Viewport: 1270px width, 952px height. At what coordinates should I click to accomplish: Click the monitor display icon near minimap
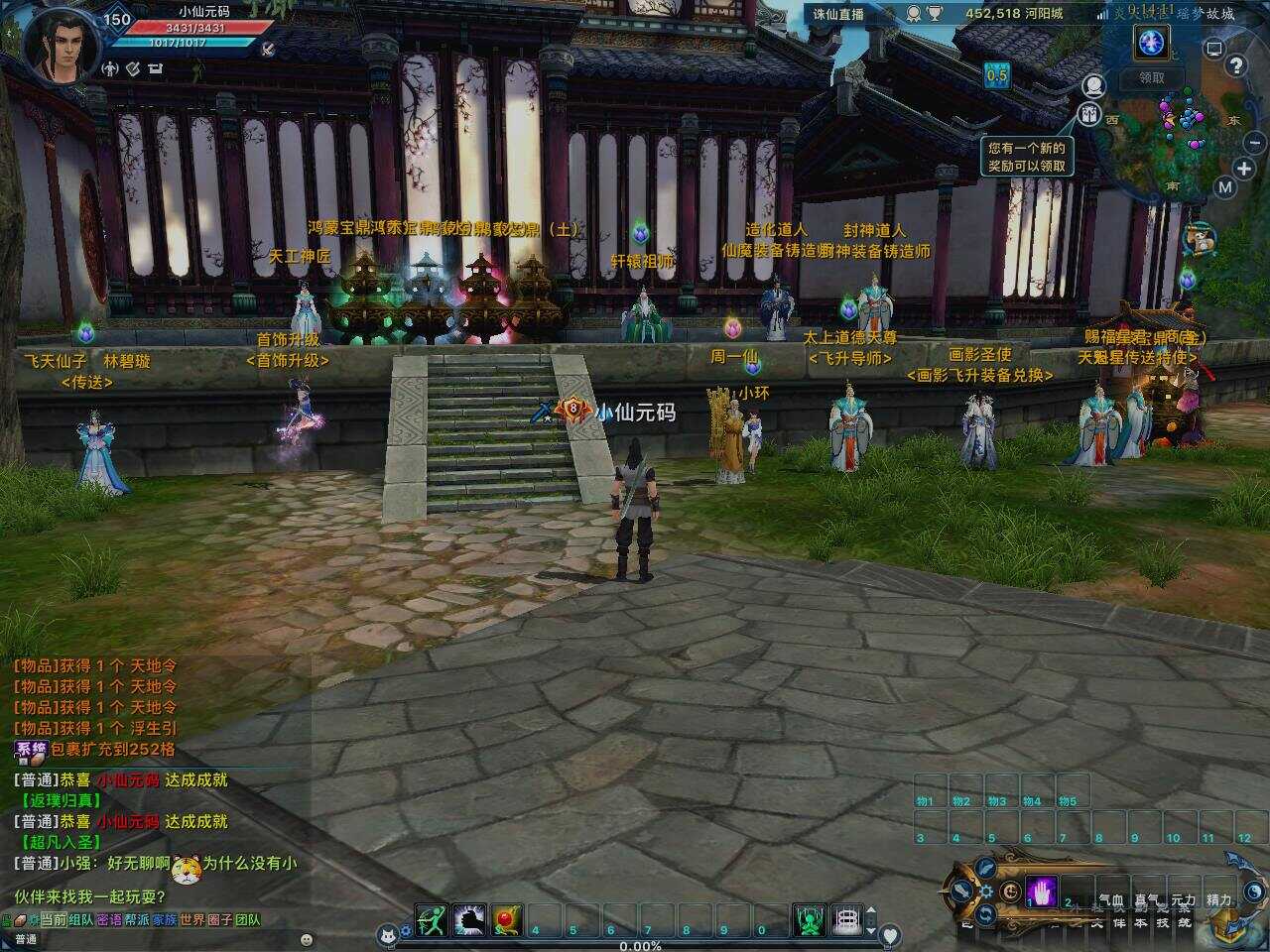click(1213, 48)
